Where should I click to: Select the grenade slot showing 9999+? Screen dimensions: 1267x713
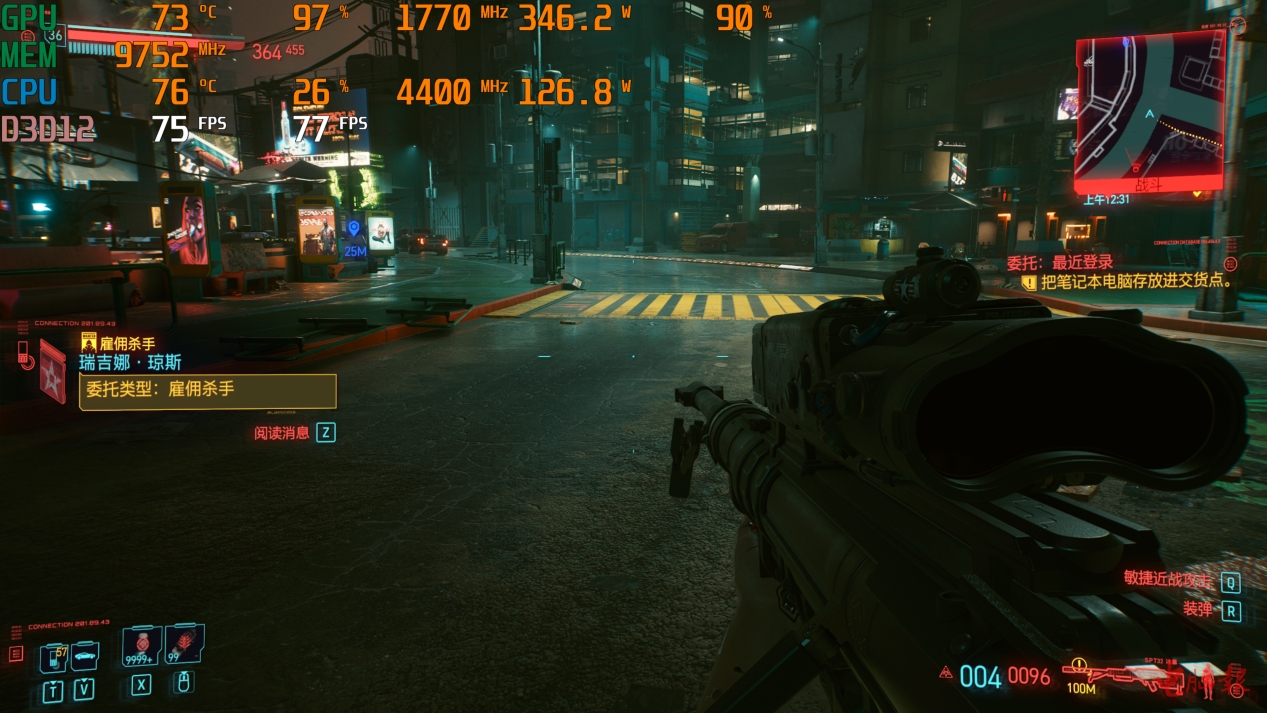click(x=141, y=646)
